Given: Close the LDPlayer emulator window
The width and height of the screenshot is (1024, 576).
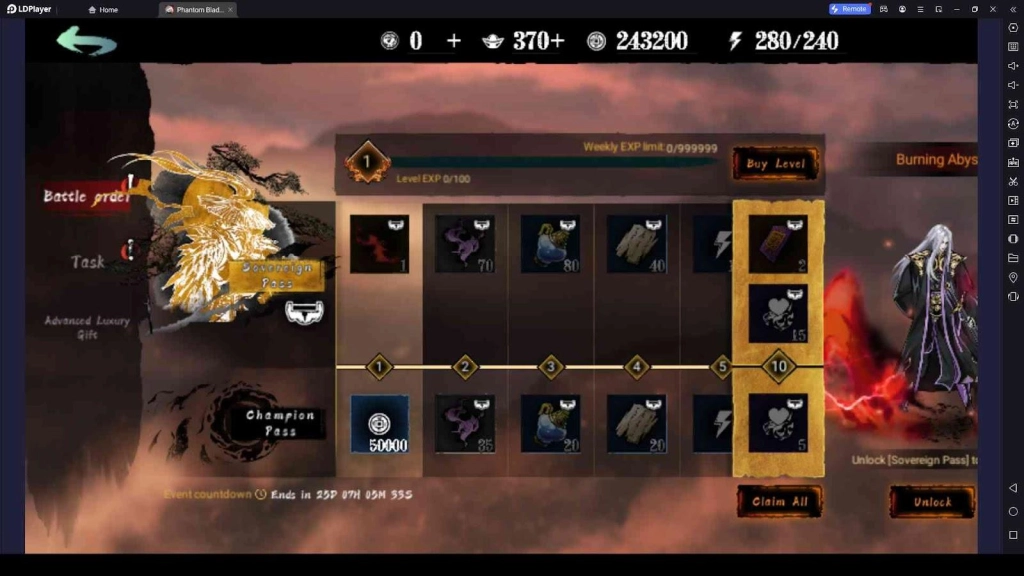Looking at the screenshot, I should click(993, 9).
